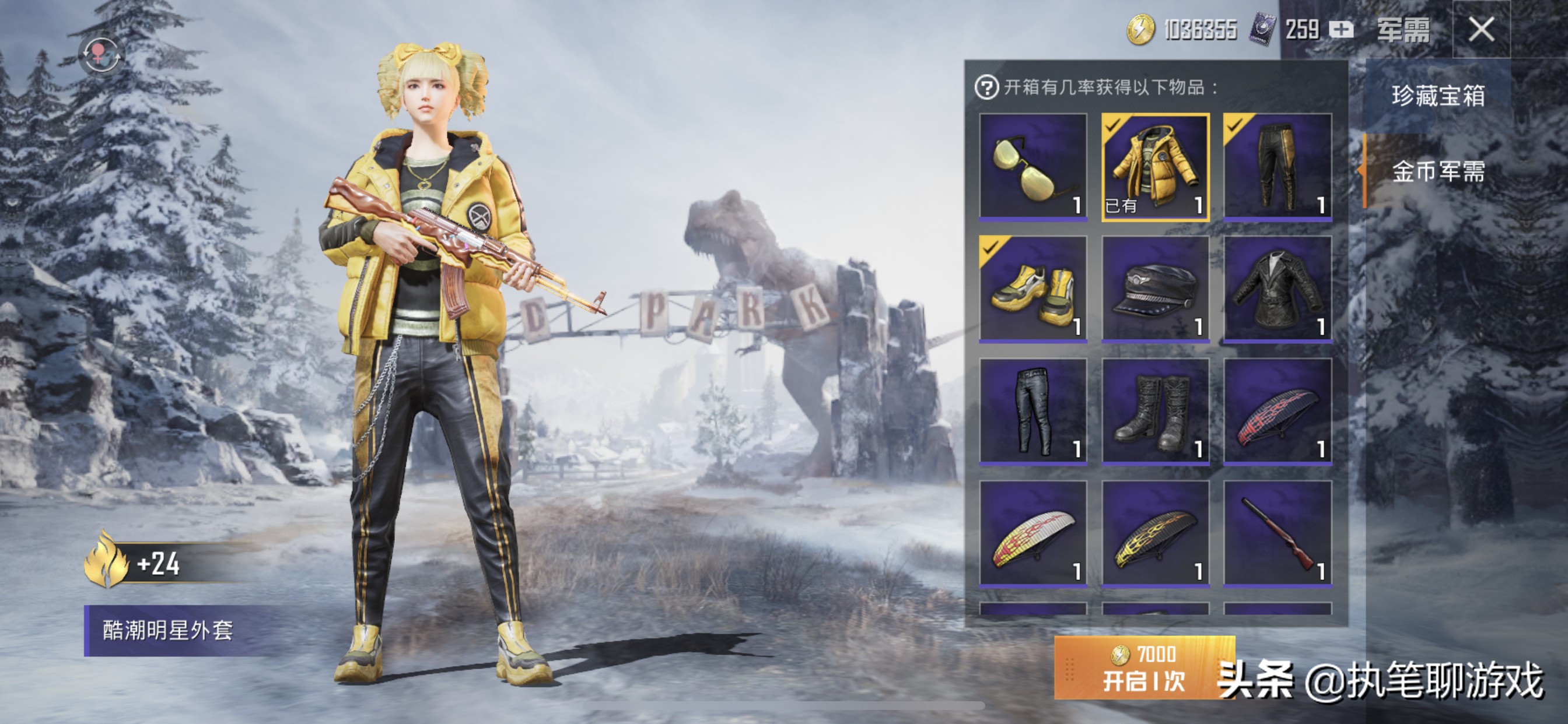Select the black leather coat reward

click(x=1277, y=289)
